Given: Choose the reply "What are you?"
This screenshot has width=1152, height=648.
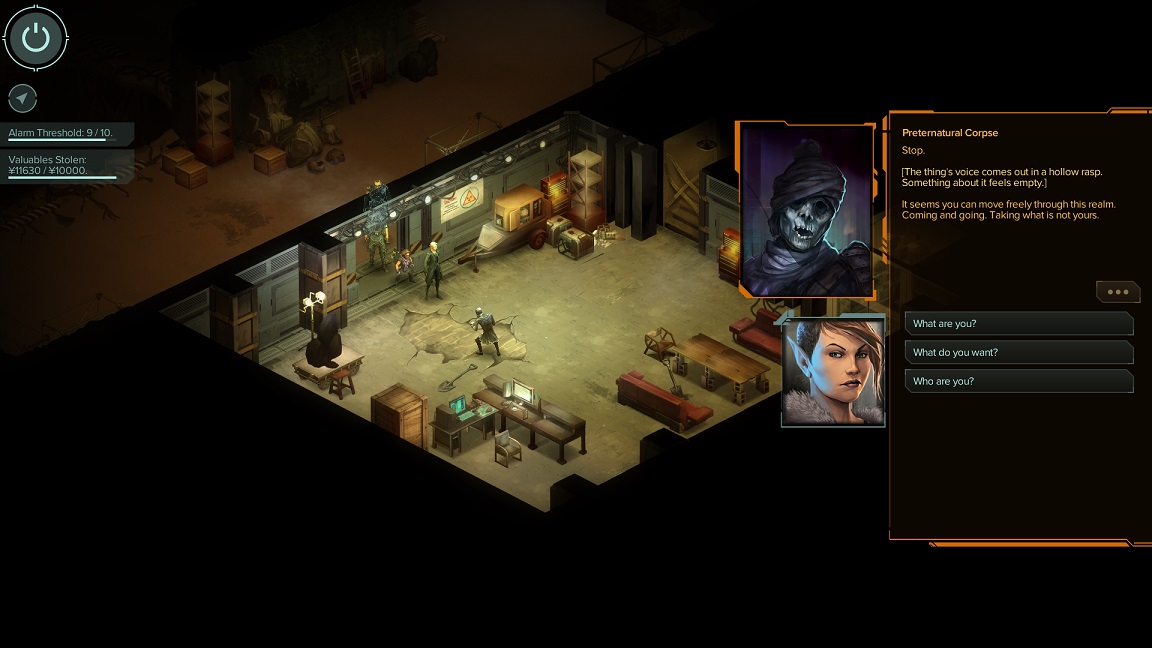Looking at the screenshot, I should click(x=1018, y=324).
